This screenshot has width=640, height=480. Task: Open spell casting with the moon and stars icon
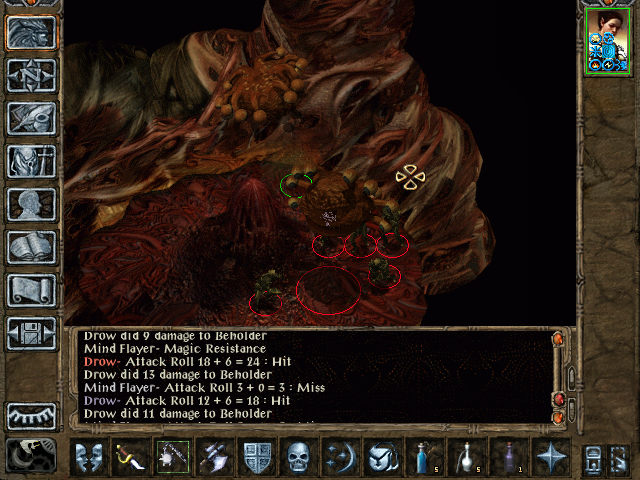[341, 457]
